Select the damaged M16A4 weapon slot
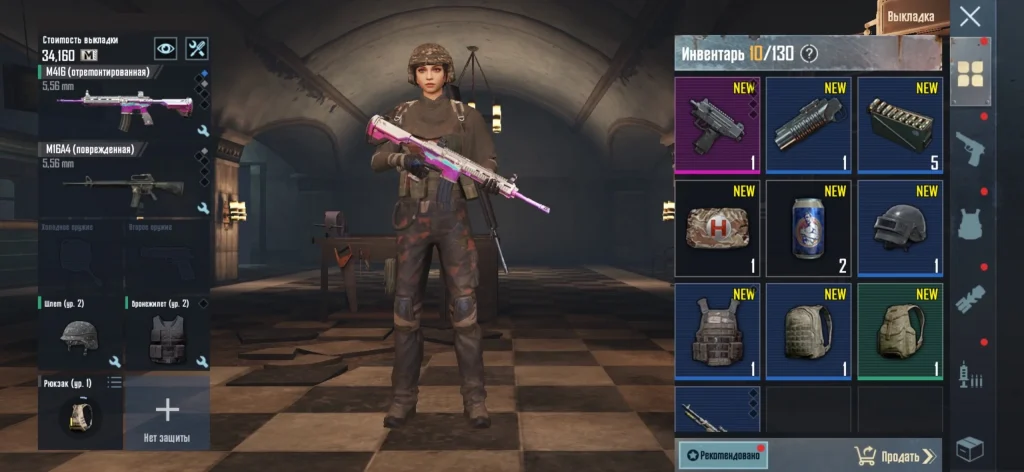This screenshot has height=472, width=1024. point(124,180)
